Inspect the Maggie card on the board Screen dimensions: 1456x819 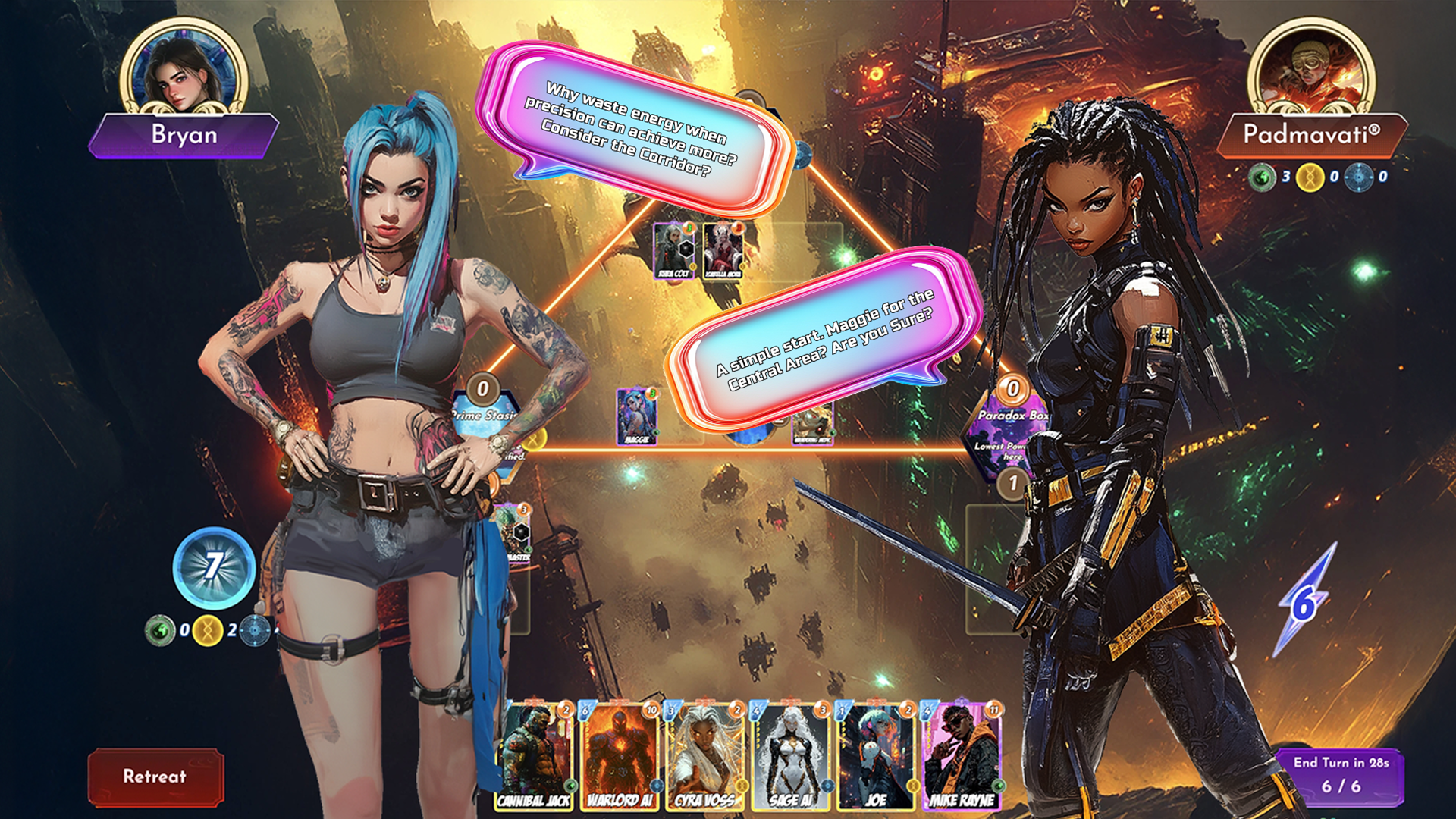click(x=636, y=416)
